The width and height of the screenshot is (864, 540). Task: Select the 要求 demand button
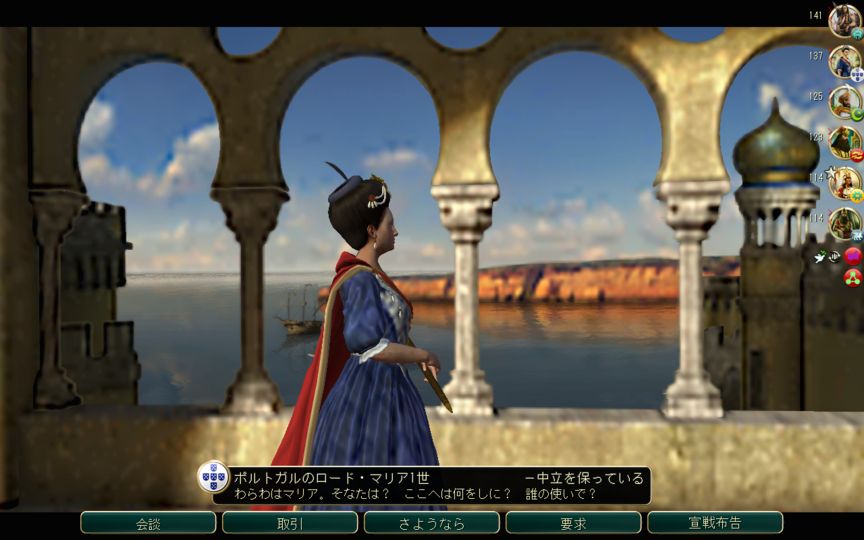(573, 523)
